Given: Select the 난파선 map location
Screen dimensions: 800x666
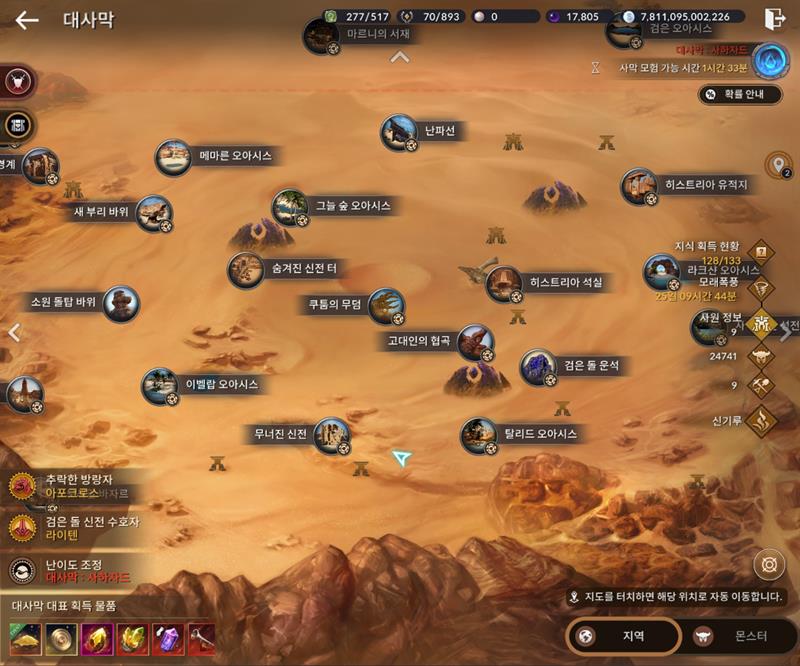Looking at the screenshot, I should (399, 133).
